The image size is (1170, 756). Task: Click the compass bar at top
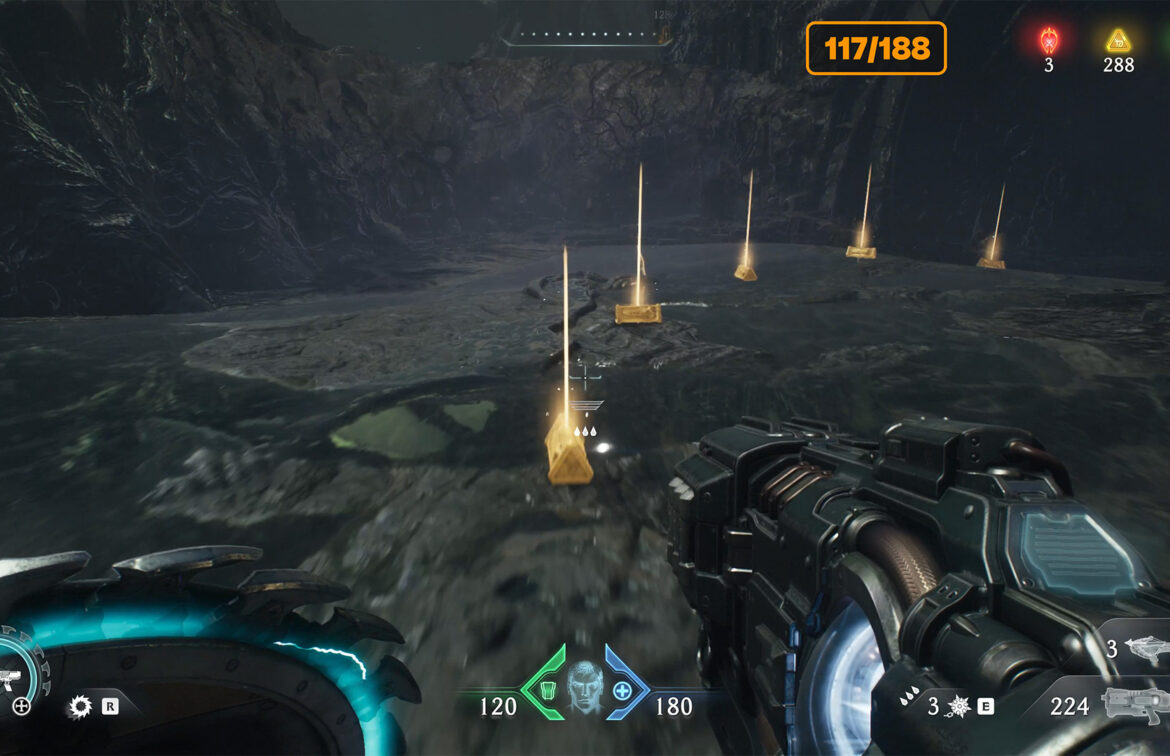[586, 37]
